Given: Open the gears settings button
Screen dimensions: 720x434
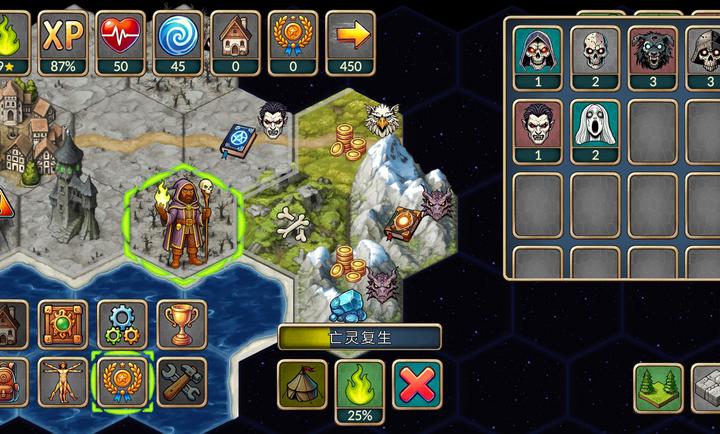Looking at the screenshot, I should click(x=122, y=324).
